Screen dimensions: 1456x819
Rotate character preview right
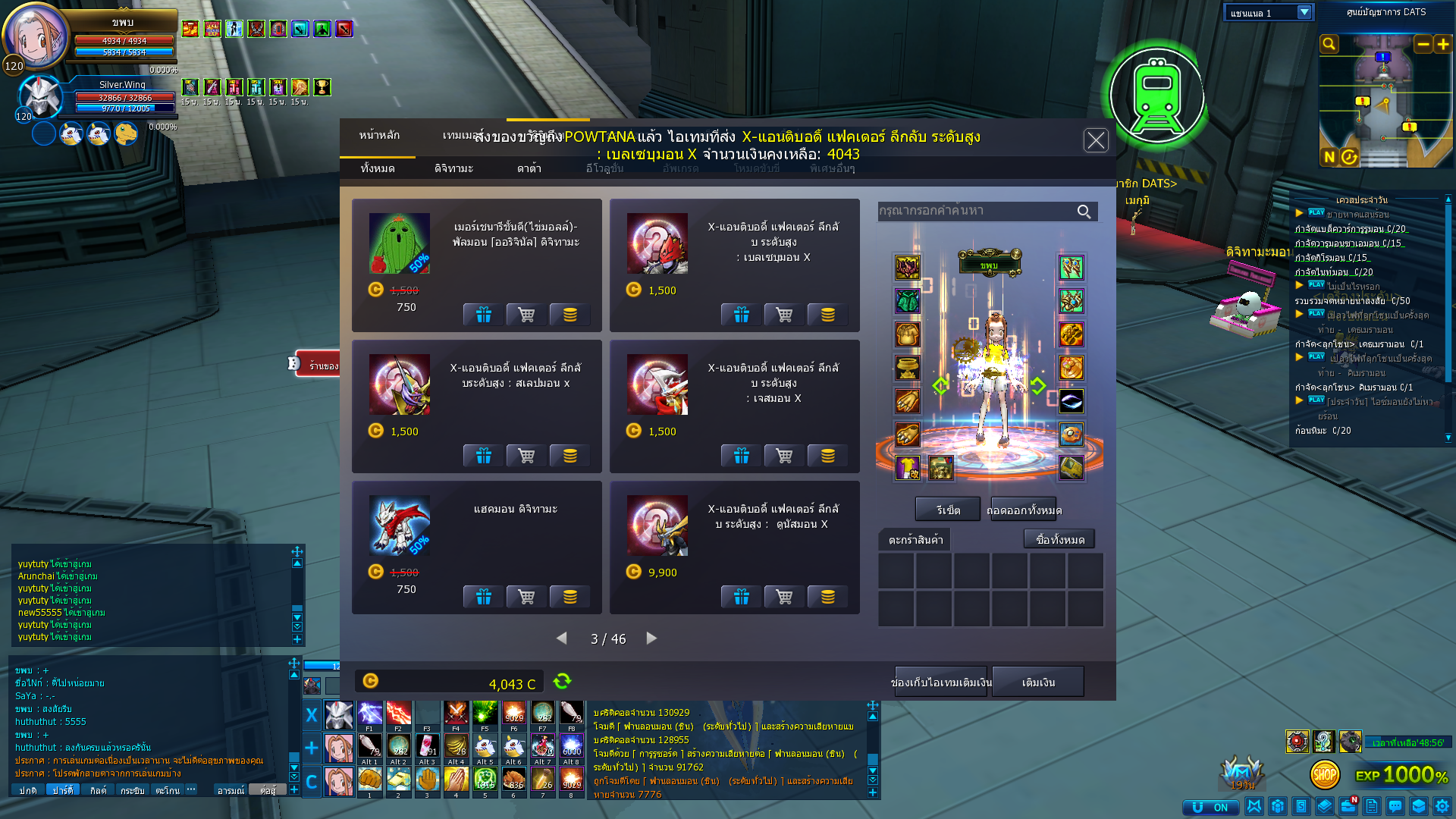[1038, 385]
